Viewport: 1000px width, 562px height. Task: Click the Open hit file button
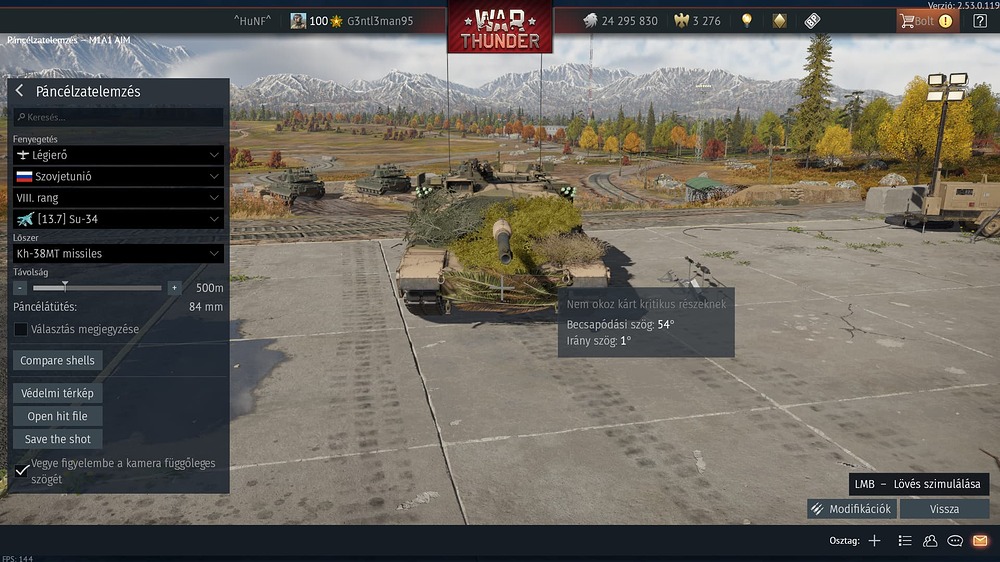(x=58, y=416)
